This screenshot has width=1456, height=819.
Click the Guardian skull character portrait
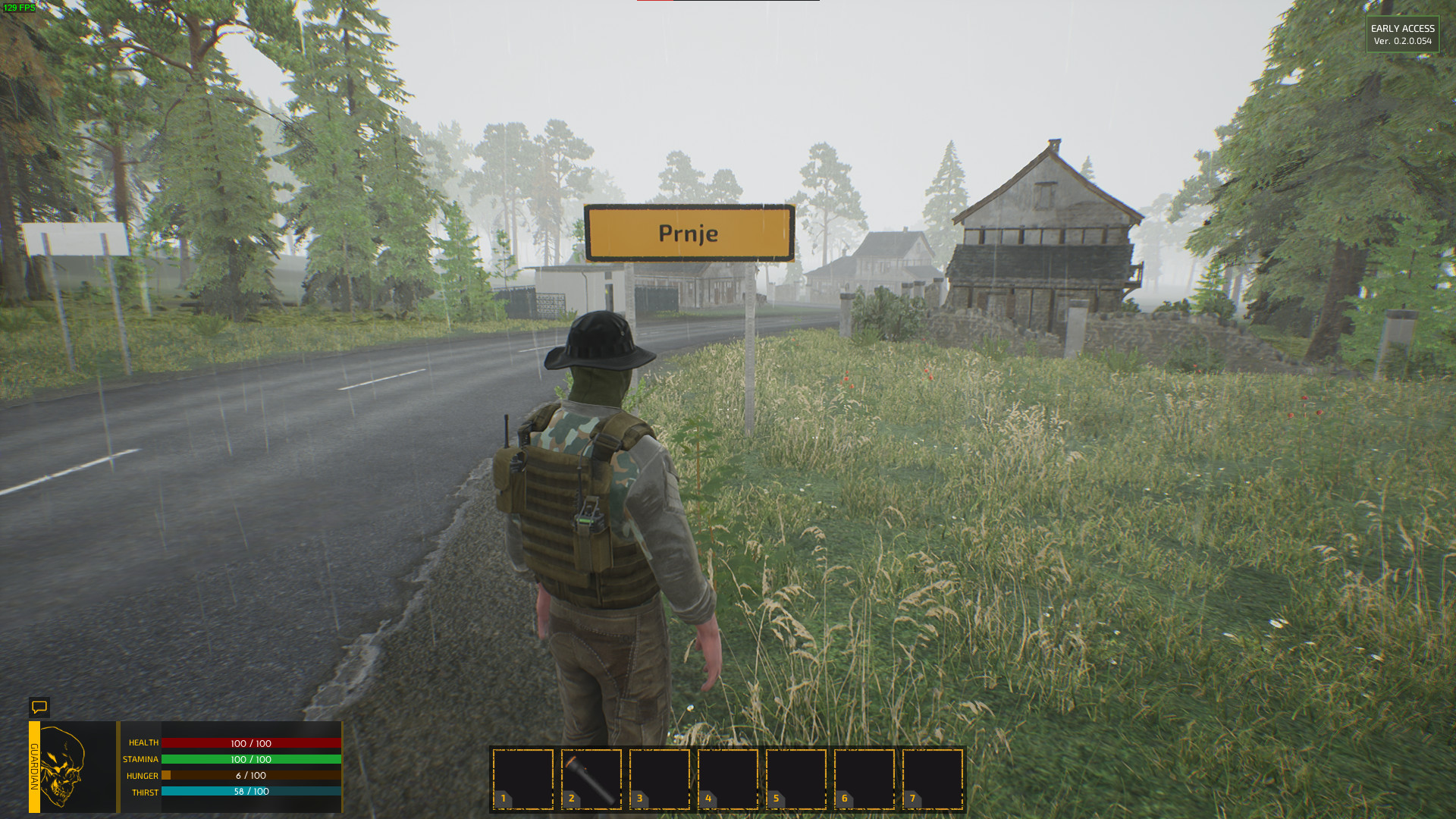64,767
